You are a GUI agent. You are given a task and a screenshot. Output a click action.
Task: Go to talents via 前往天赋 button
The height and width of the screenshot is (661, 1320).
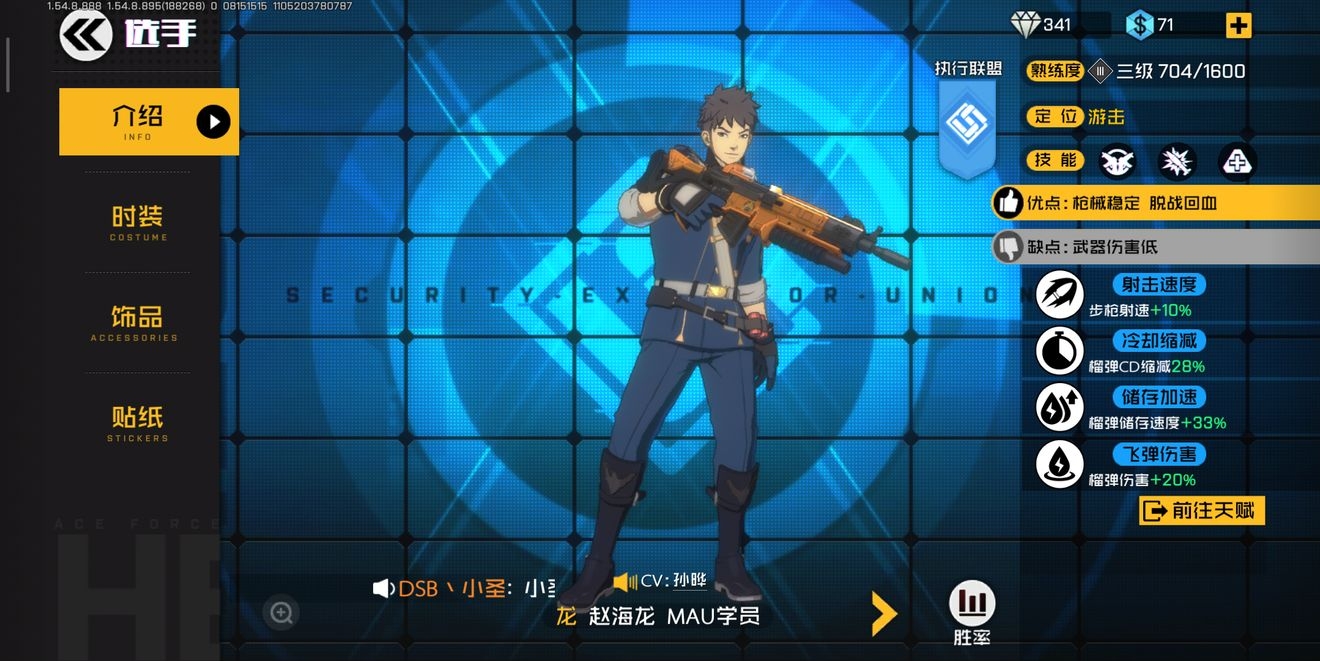[1202, 511]
